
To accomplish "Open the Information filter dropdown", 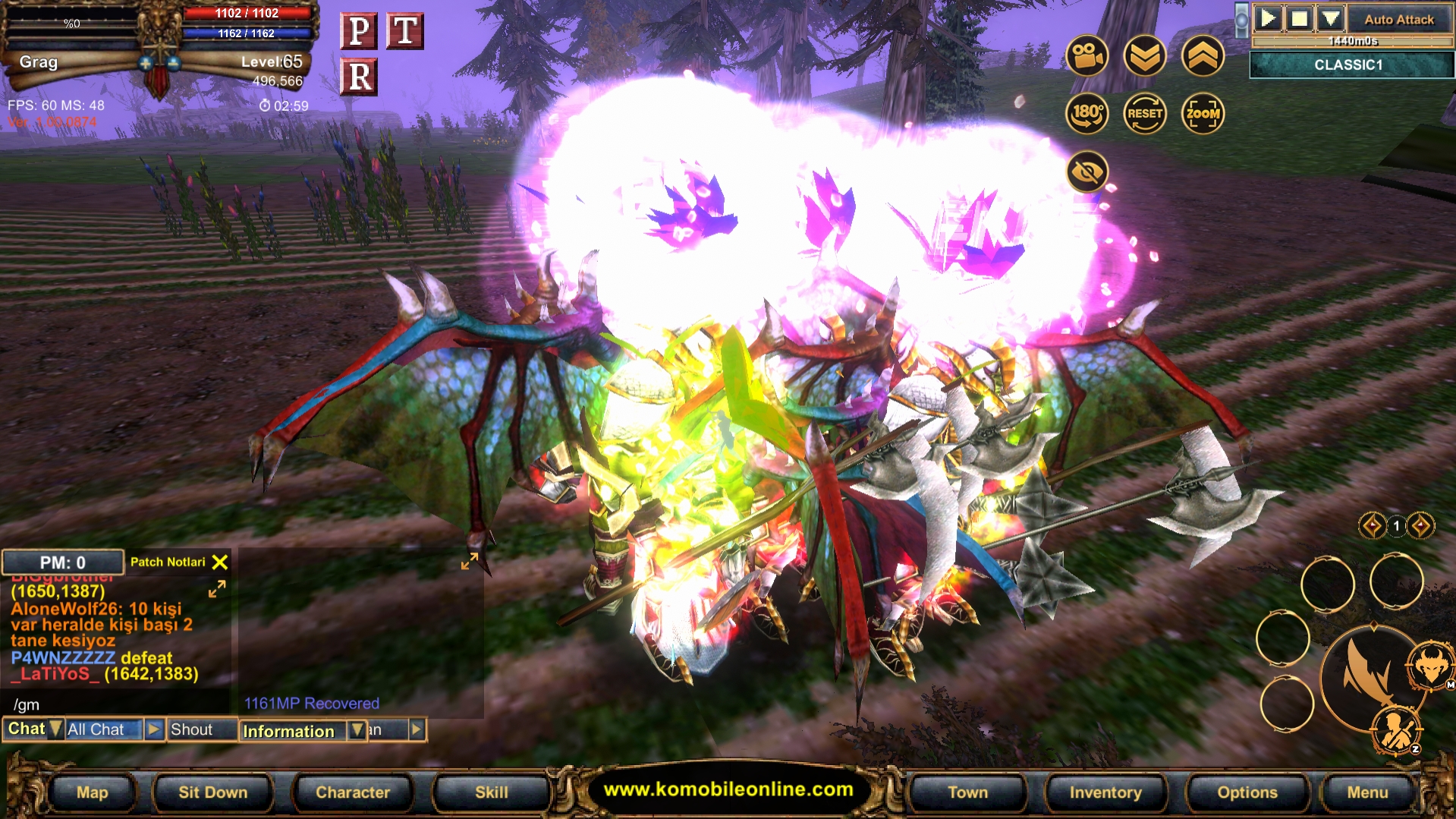I will [x=357, y=731].
